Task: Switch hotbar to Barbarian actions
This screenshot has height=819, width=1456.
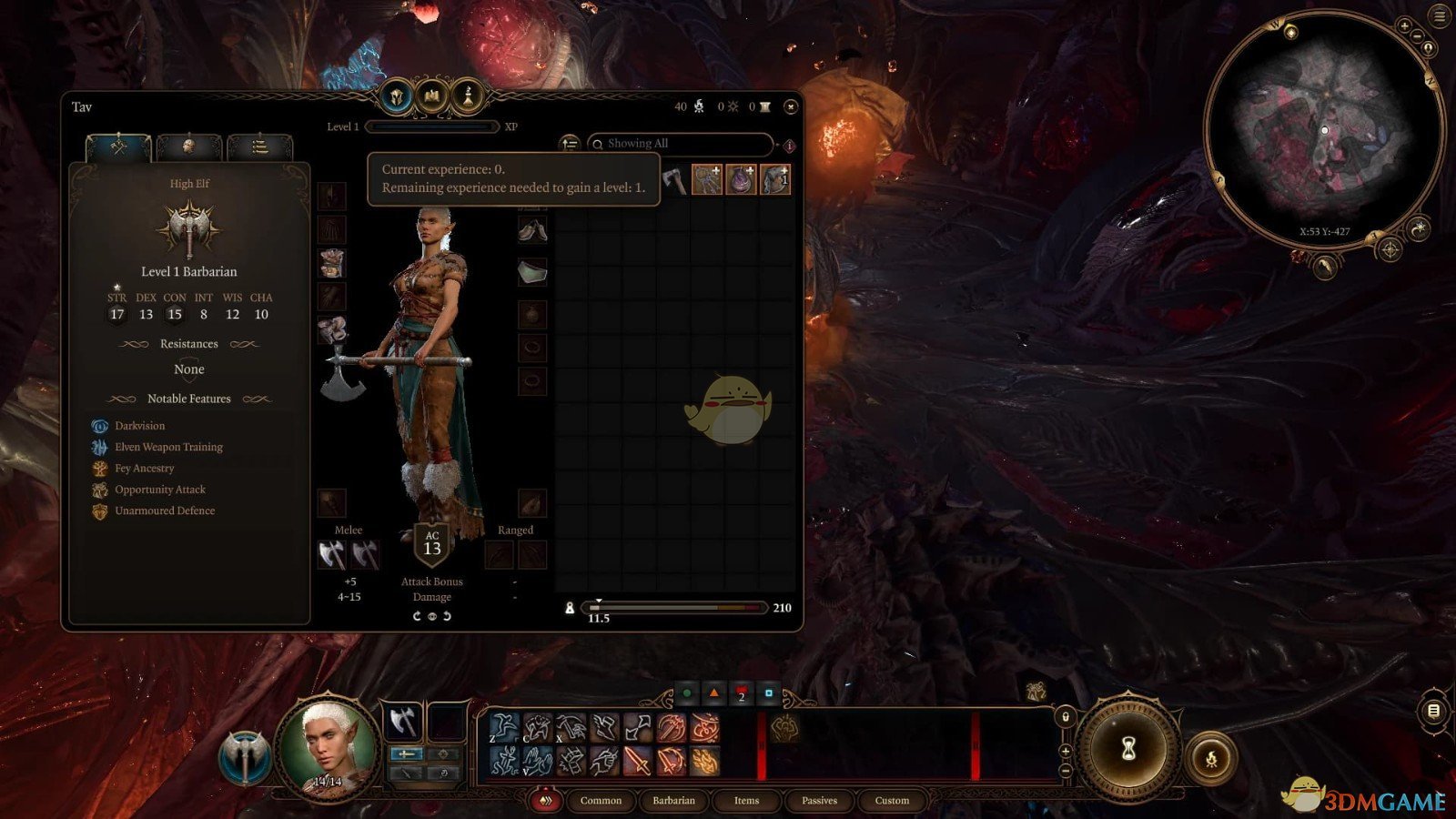Action: [673, 801]
